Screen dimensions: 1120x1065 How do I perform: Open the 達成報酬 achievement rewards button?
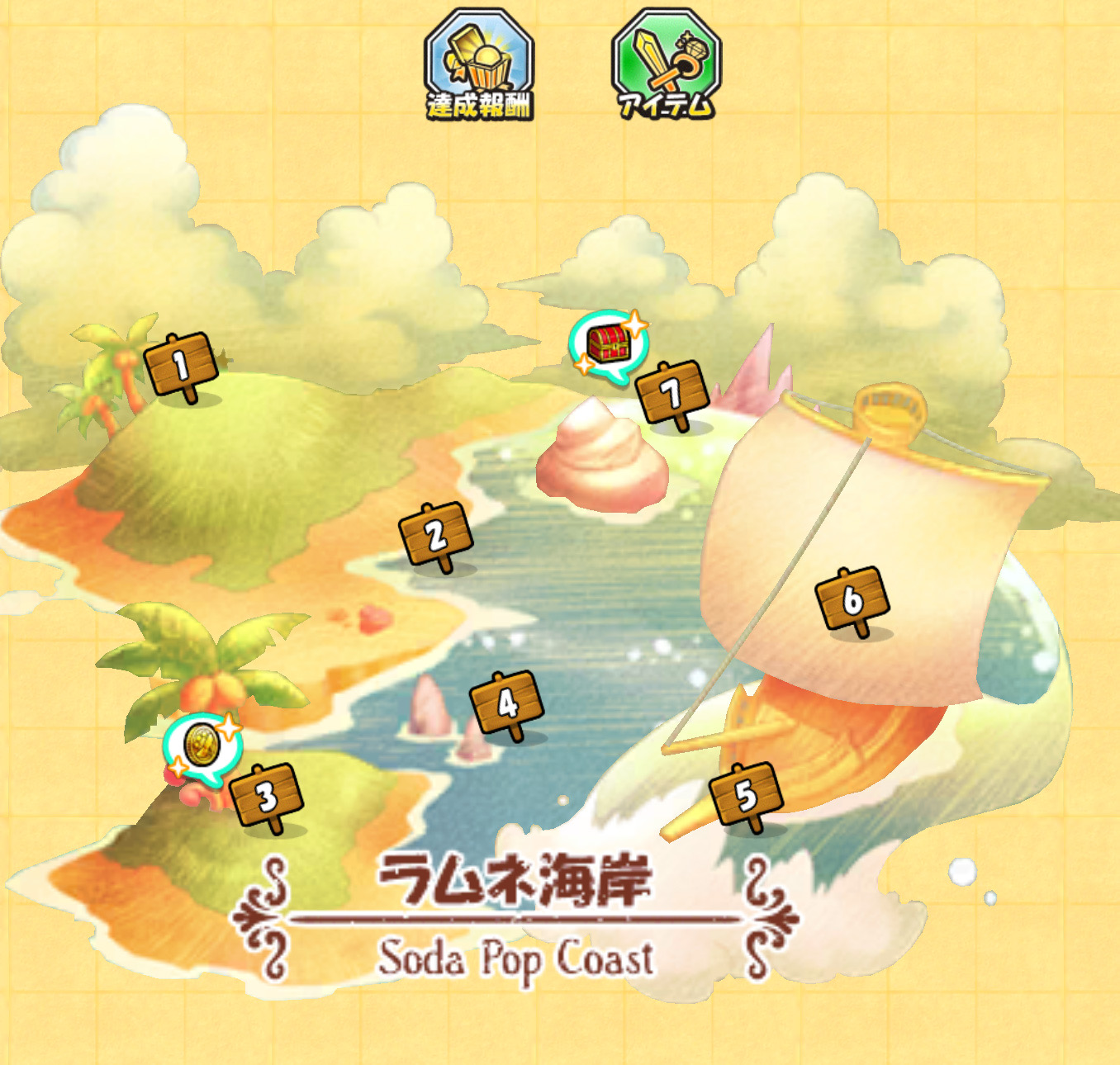(x=479, y=65)
